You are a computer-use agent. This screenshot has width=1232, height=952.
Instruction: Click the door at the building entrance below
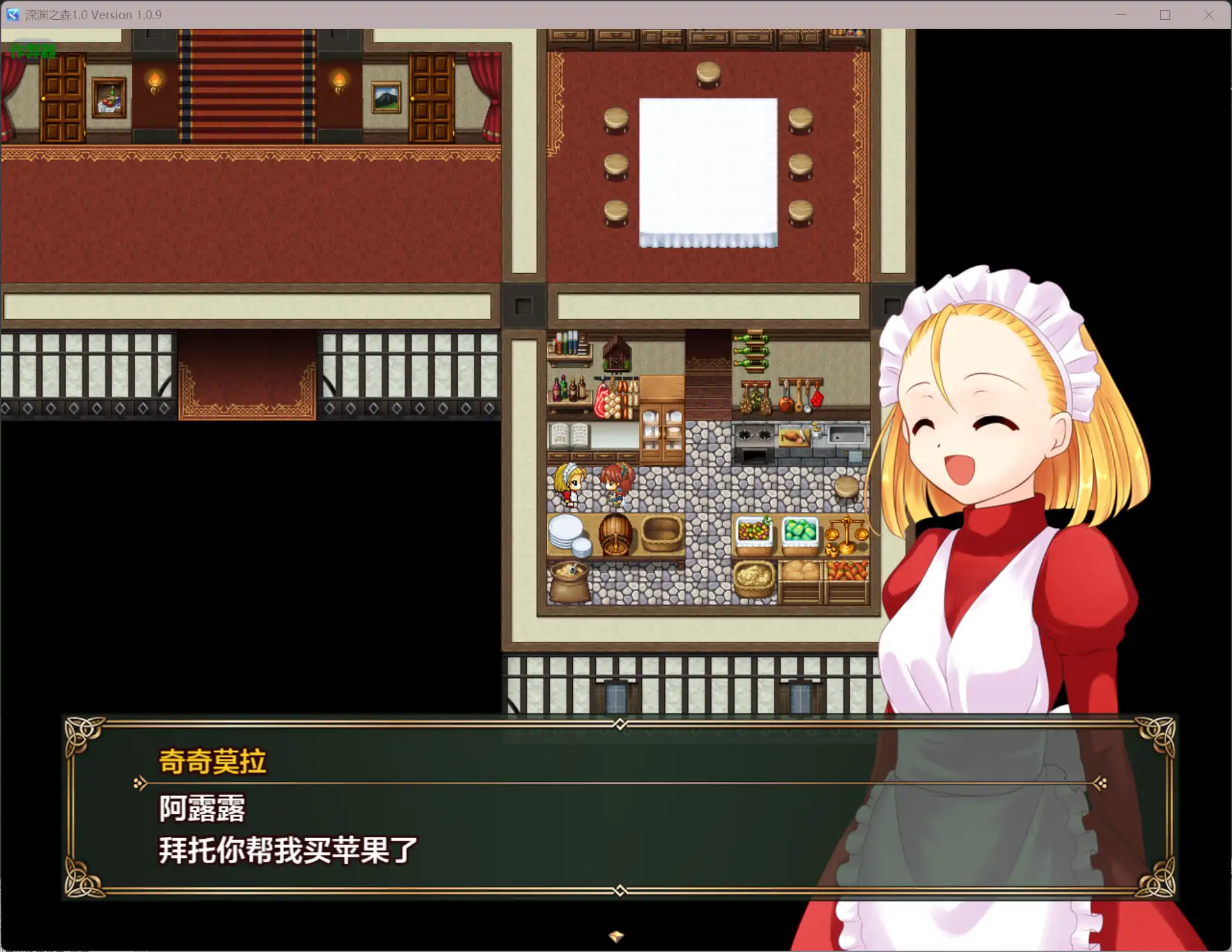(x=616, y=697)
